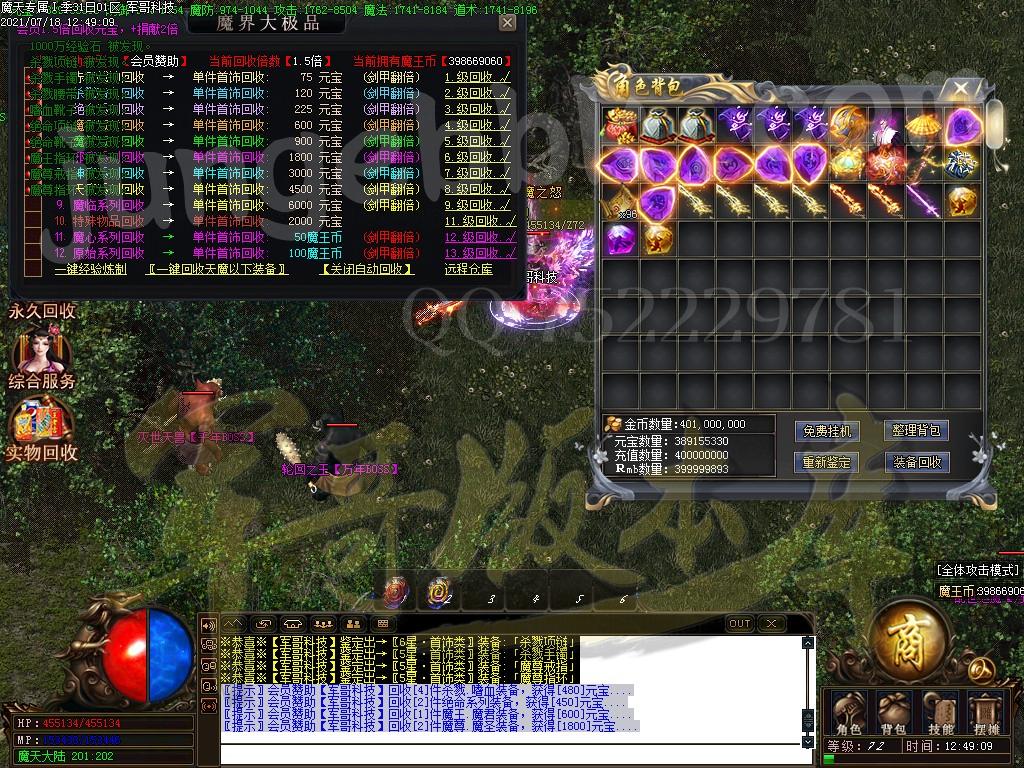Click the 免费挂机 button
The width and height of the screenshot is (1024, 768).
point(827,431)
